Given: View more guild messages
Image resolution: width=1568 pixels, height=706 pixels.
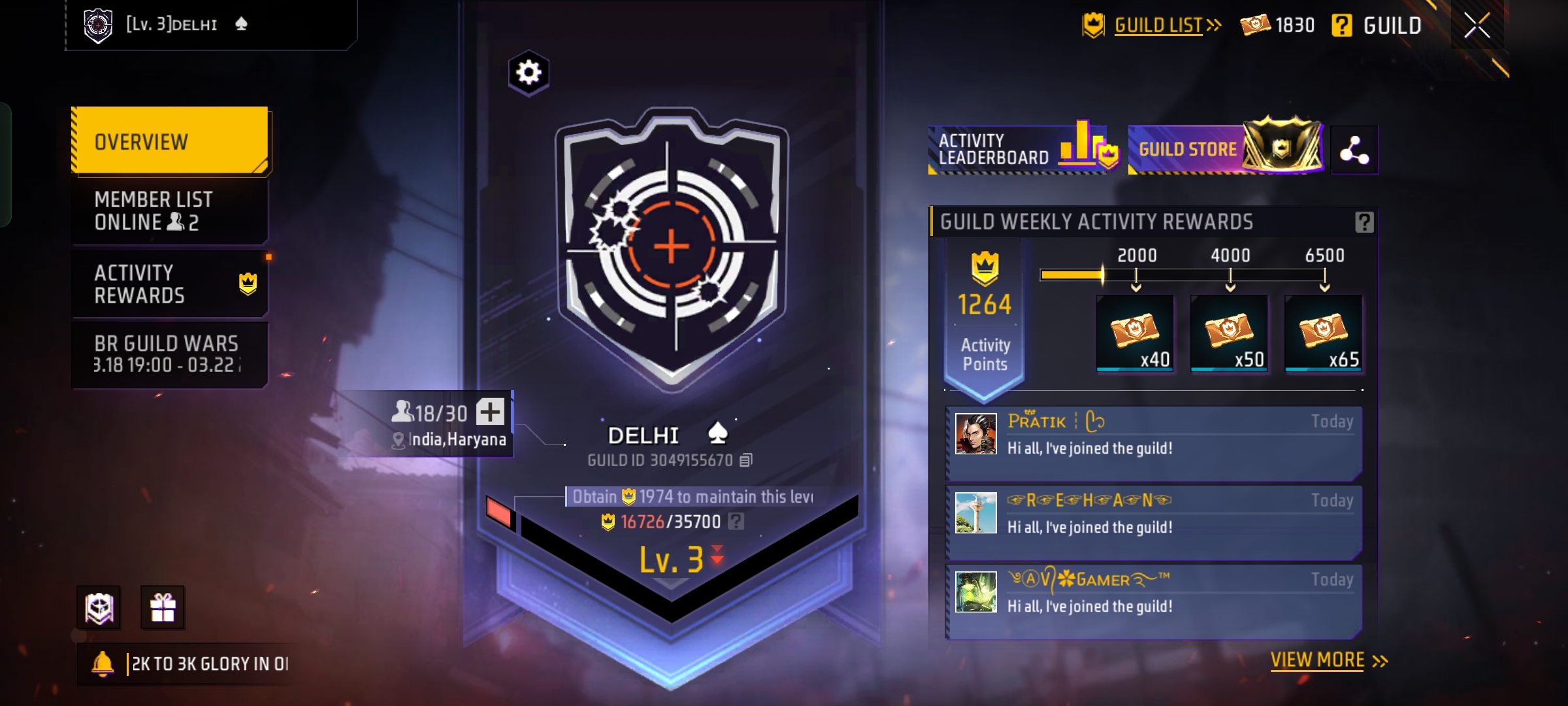Looking at the screenshot, I should (x=1328, y=660).
